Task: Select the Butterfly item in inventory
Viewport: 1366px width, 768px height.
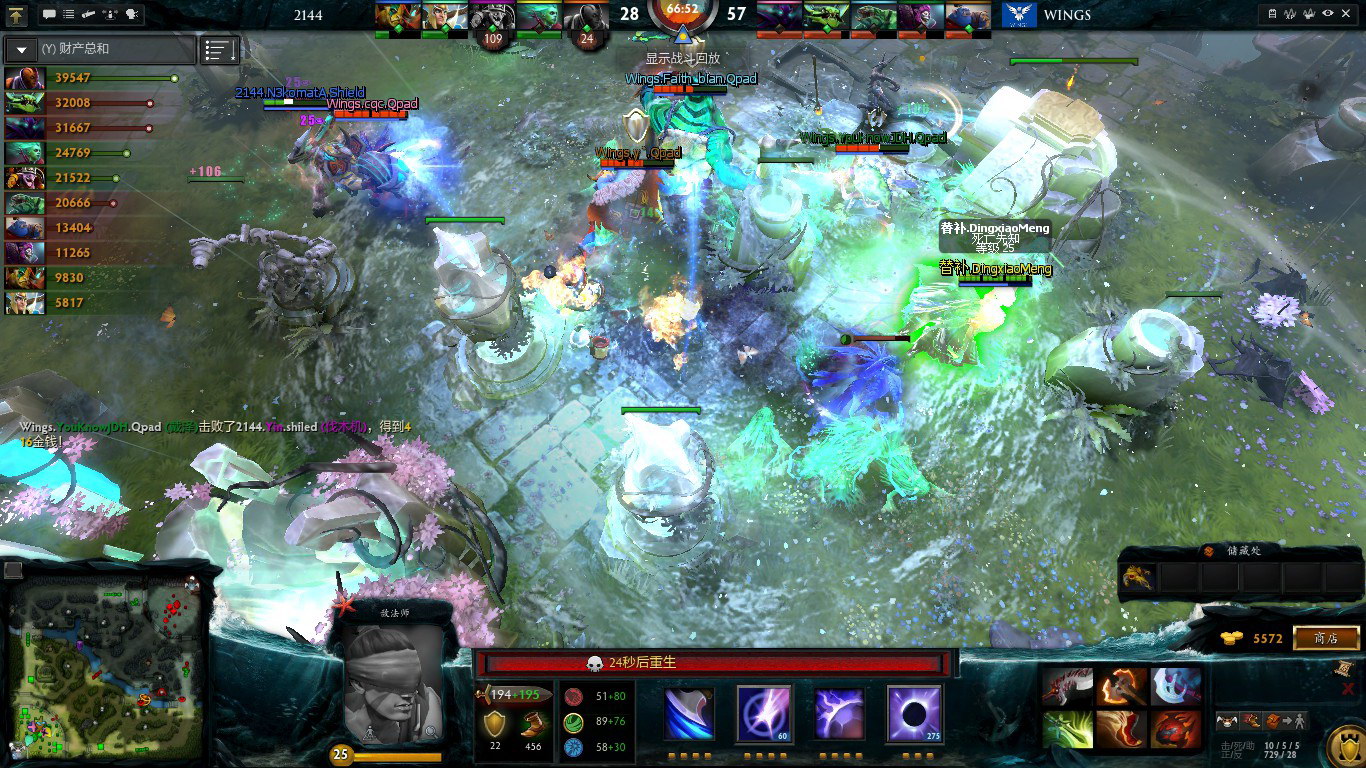Action: click(1067, 729)
